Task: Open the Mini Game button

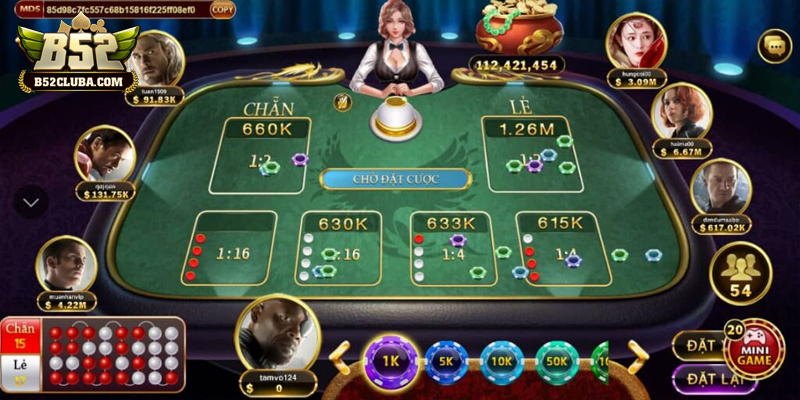Action: (753, 348)
